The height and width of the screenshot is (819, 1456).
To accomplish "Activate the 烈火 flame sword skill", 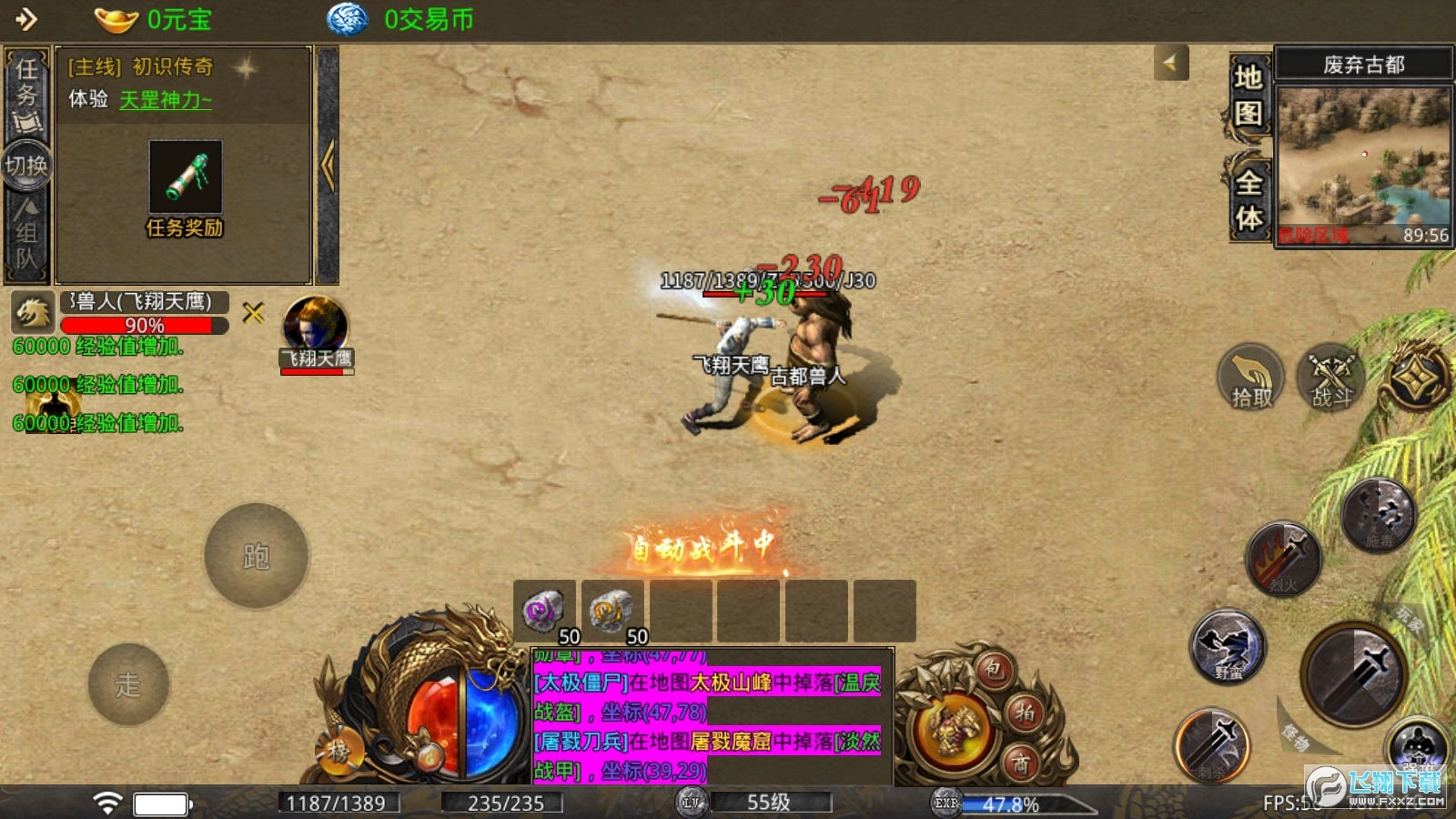I will pyautogui.click(x=1283, y=560).
